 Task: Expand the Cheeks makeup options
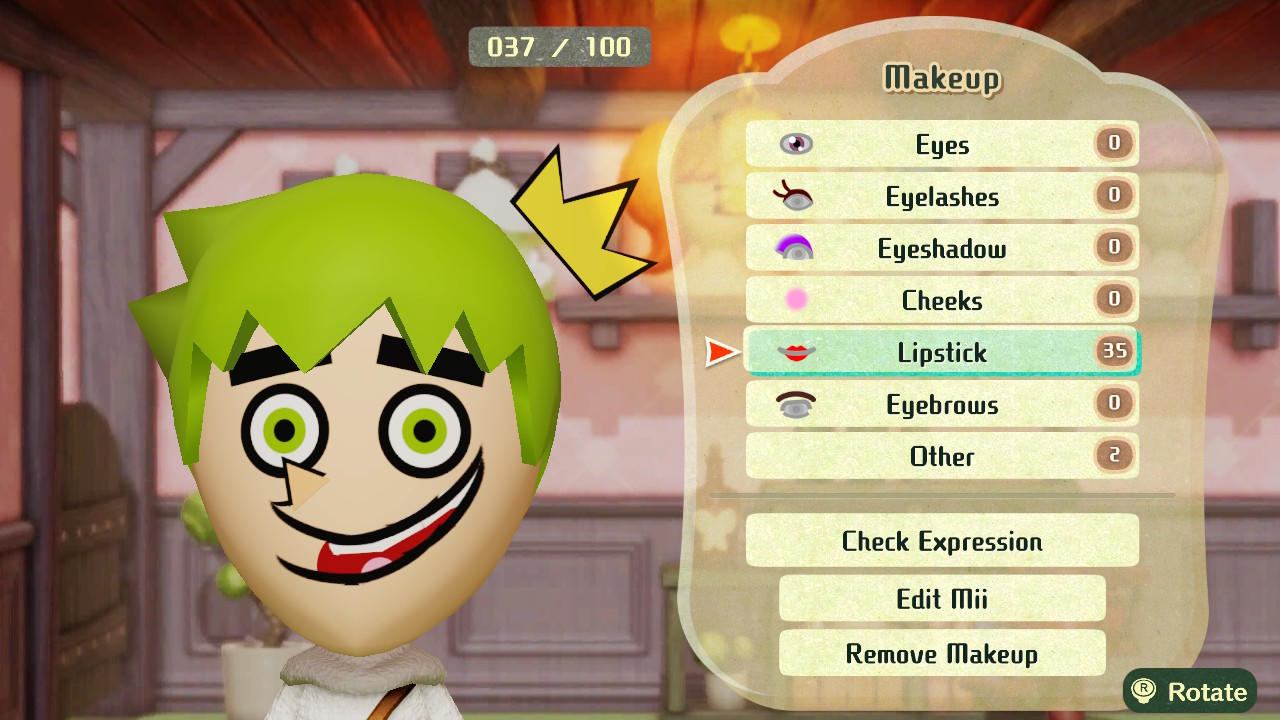point(942,300)
